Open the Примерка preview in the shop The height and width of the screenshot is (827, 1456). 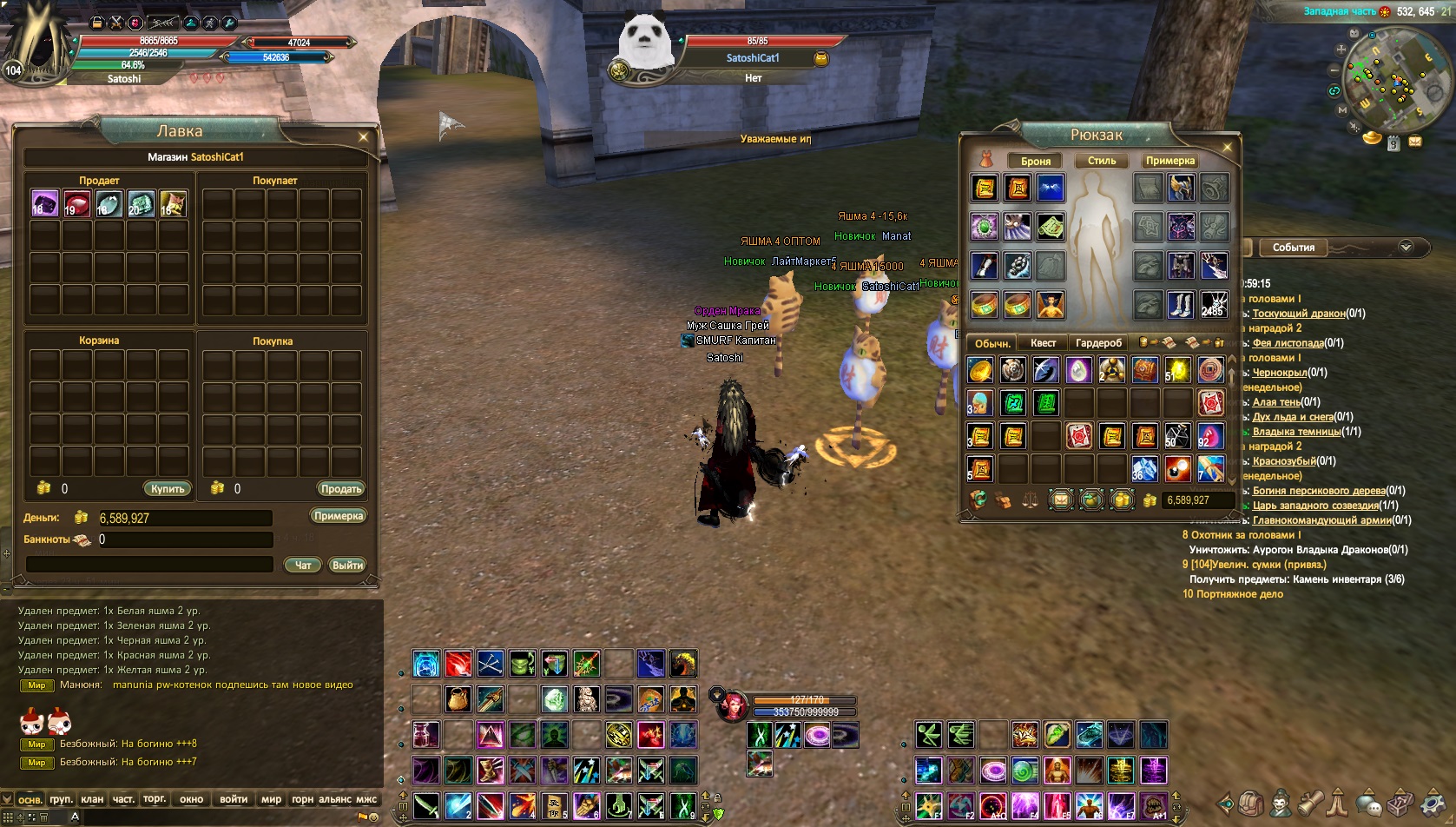[339, 516]
